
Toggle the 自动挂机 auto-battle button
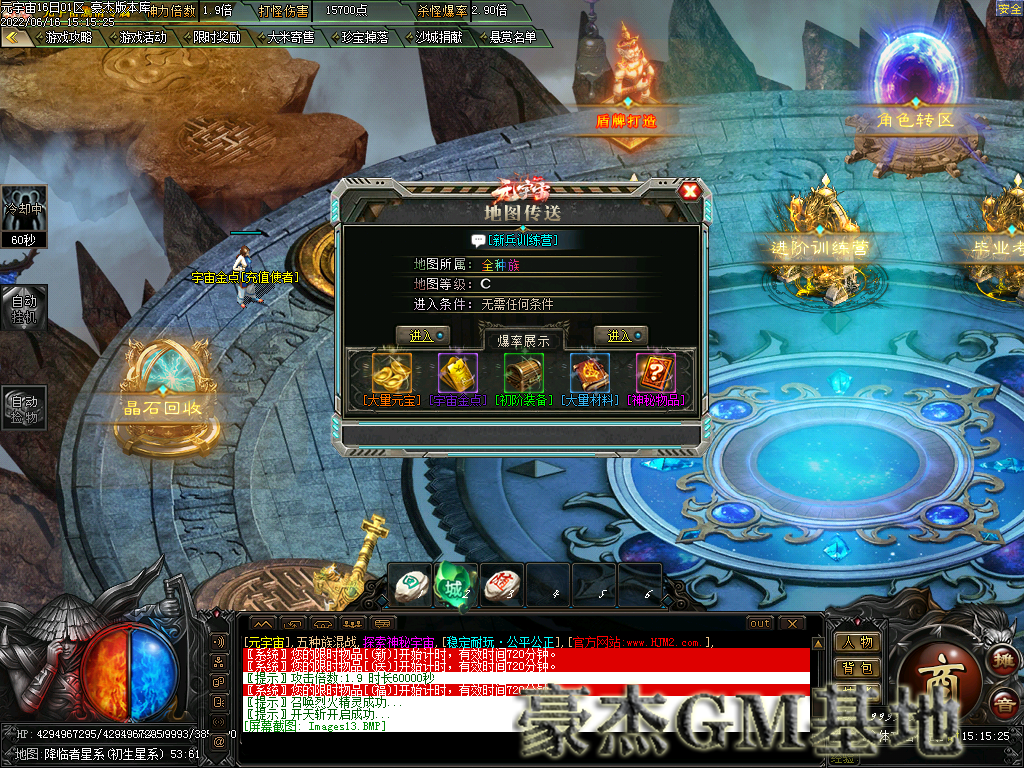[23, 307]
